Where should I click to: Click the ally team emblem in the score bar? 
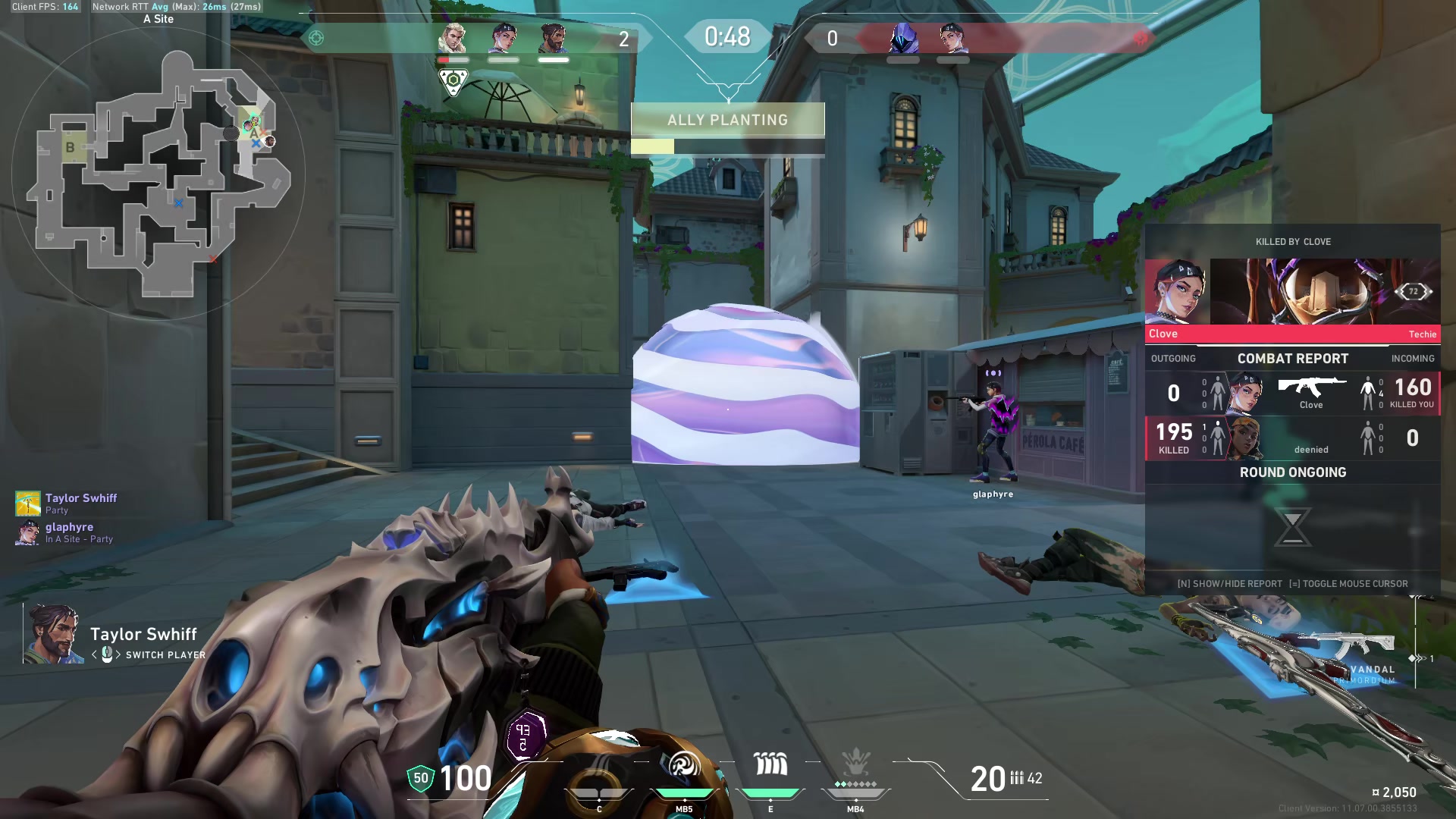point(316,38)
